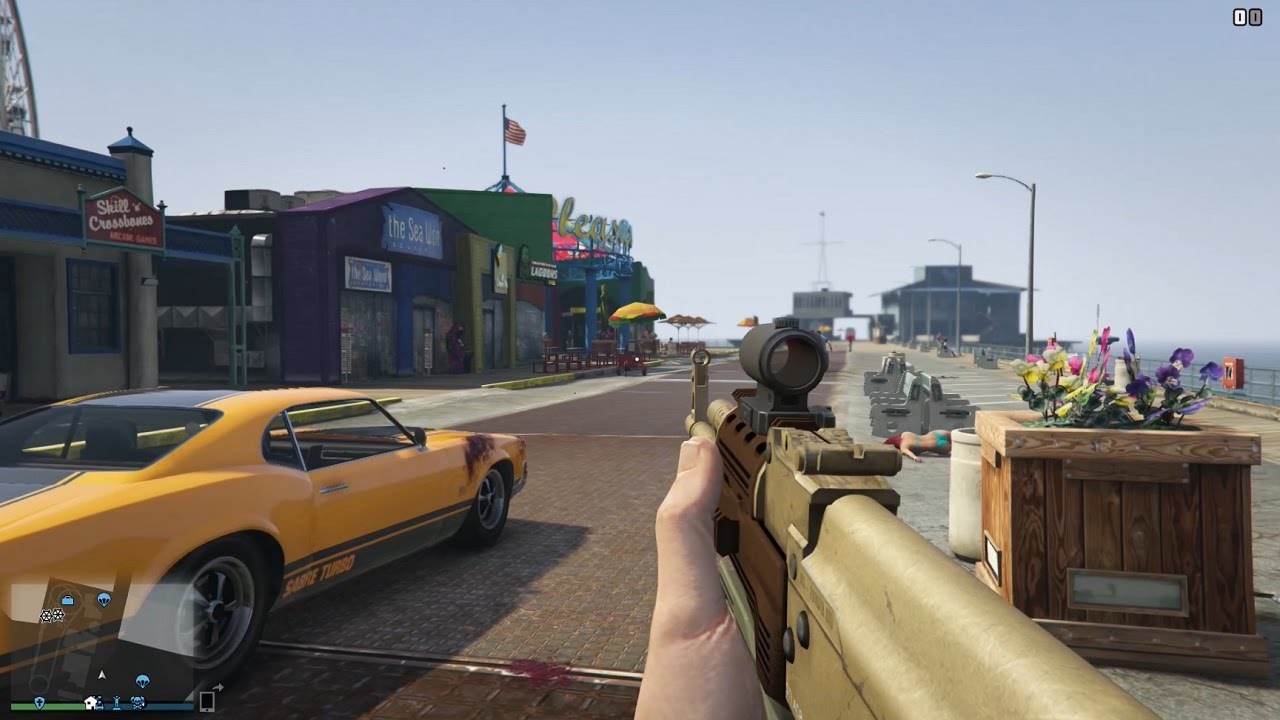This screenshot has height=720, width=1280.
Task: Click the shield with cross minimap blip
Action: [40, 702]
